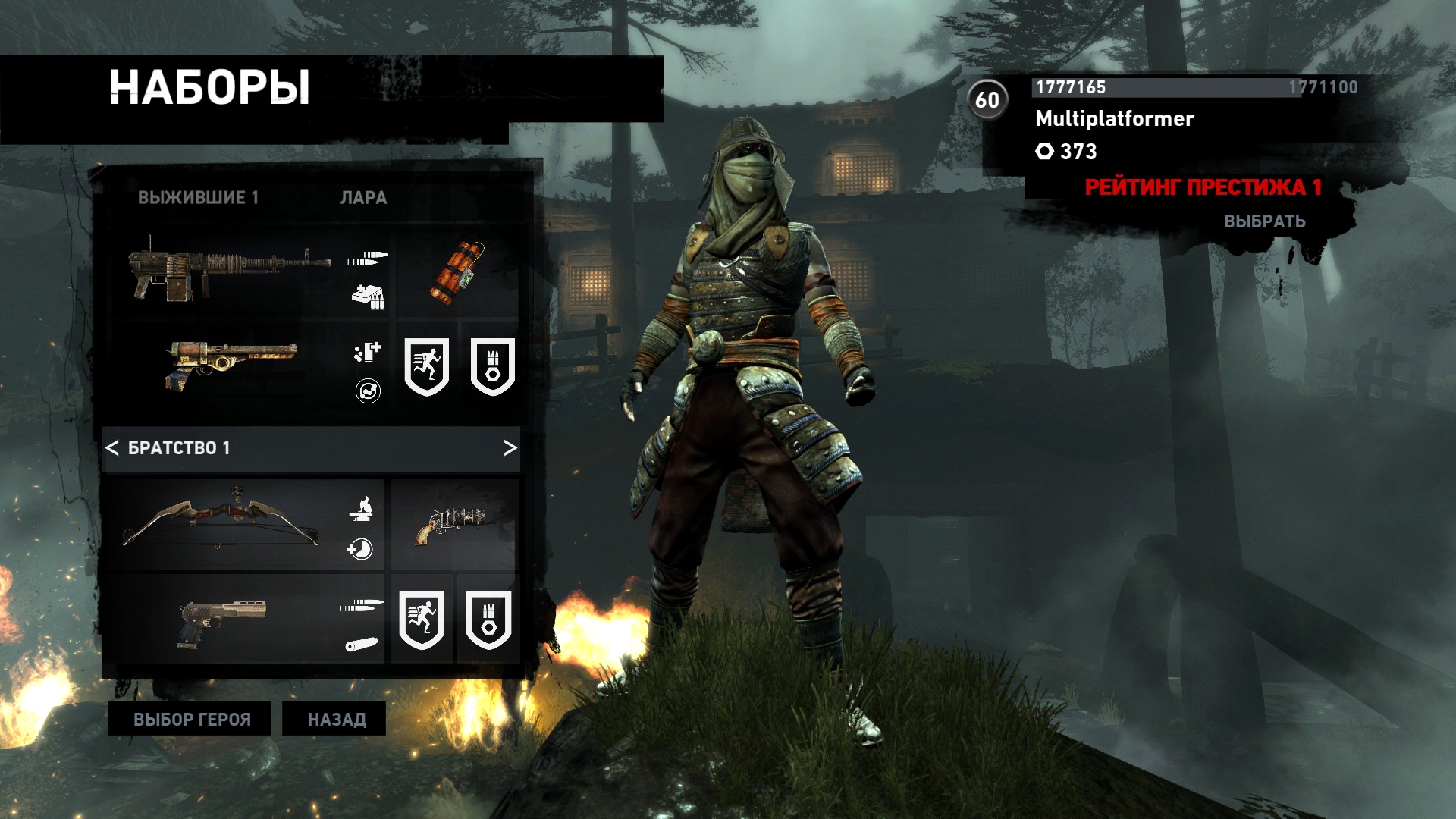Select the ЛАРА character label
Viewport: 1456px width, 819px height.
coord(363,198)
